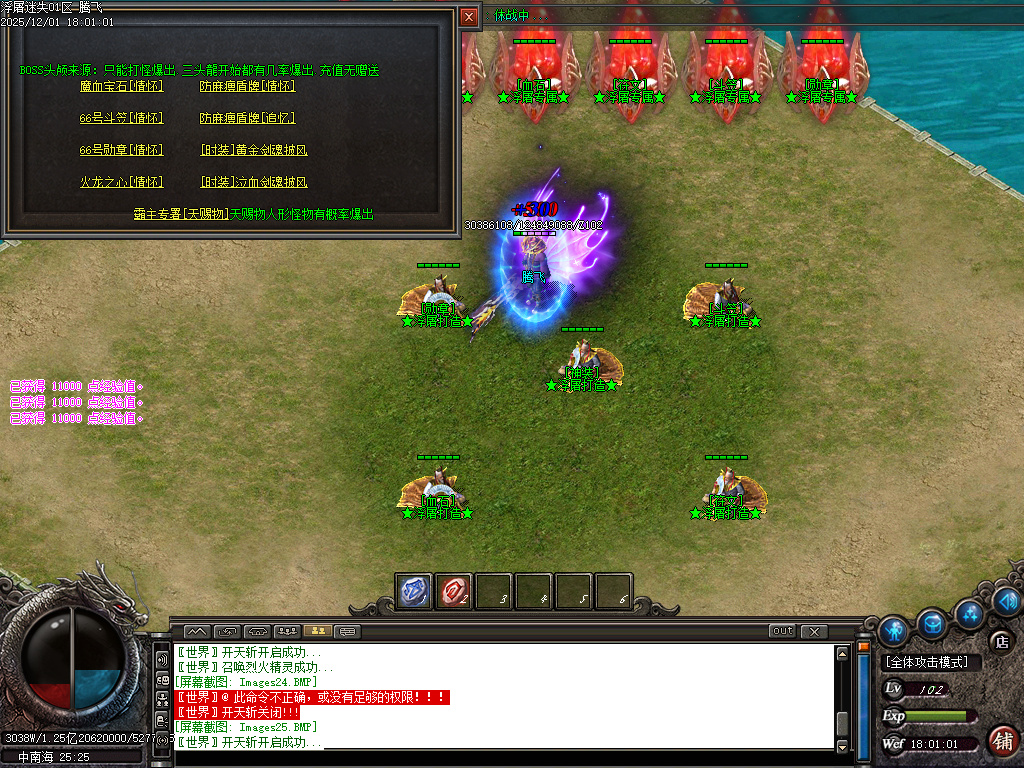1024x768 pixels.
Task: Open the blue character figure menu icon
Action: [x=893, y=630]
